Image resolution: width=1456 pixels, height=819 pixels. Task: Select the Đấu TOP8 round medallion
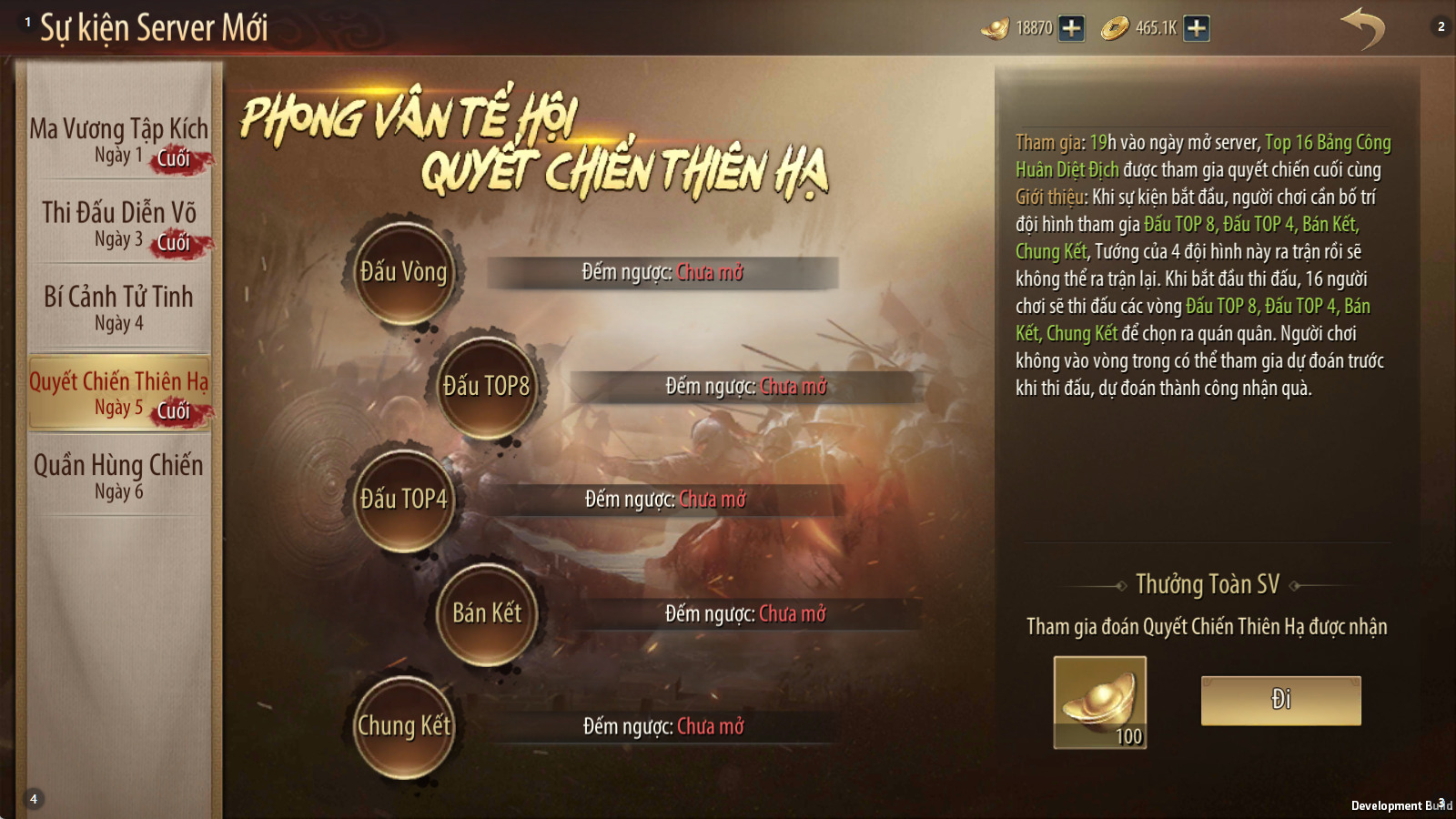tap(486, 386)
